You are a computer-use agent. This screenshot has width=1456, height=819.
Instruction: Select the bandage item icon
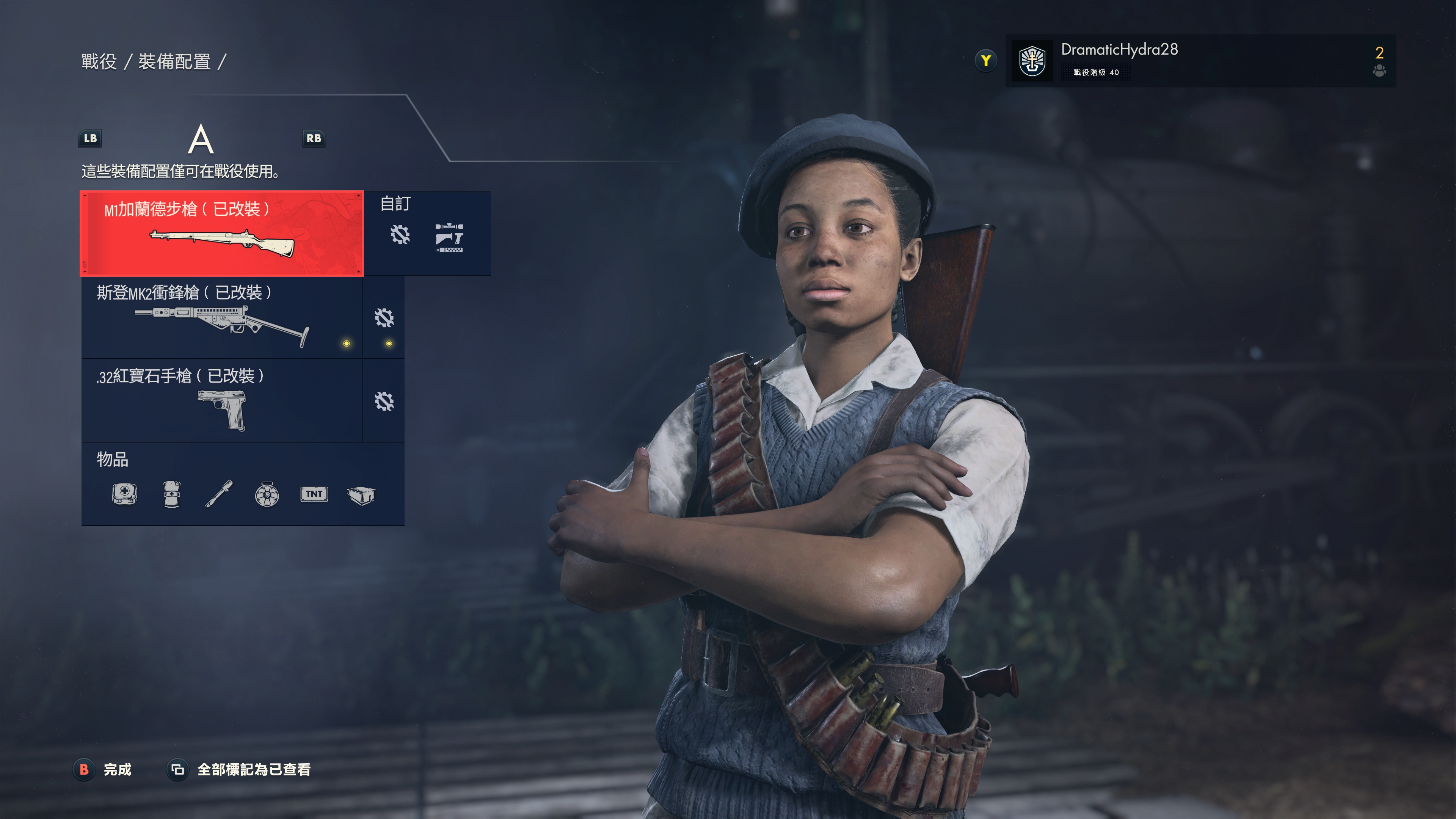[x=172, y=494]
